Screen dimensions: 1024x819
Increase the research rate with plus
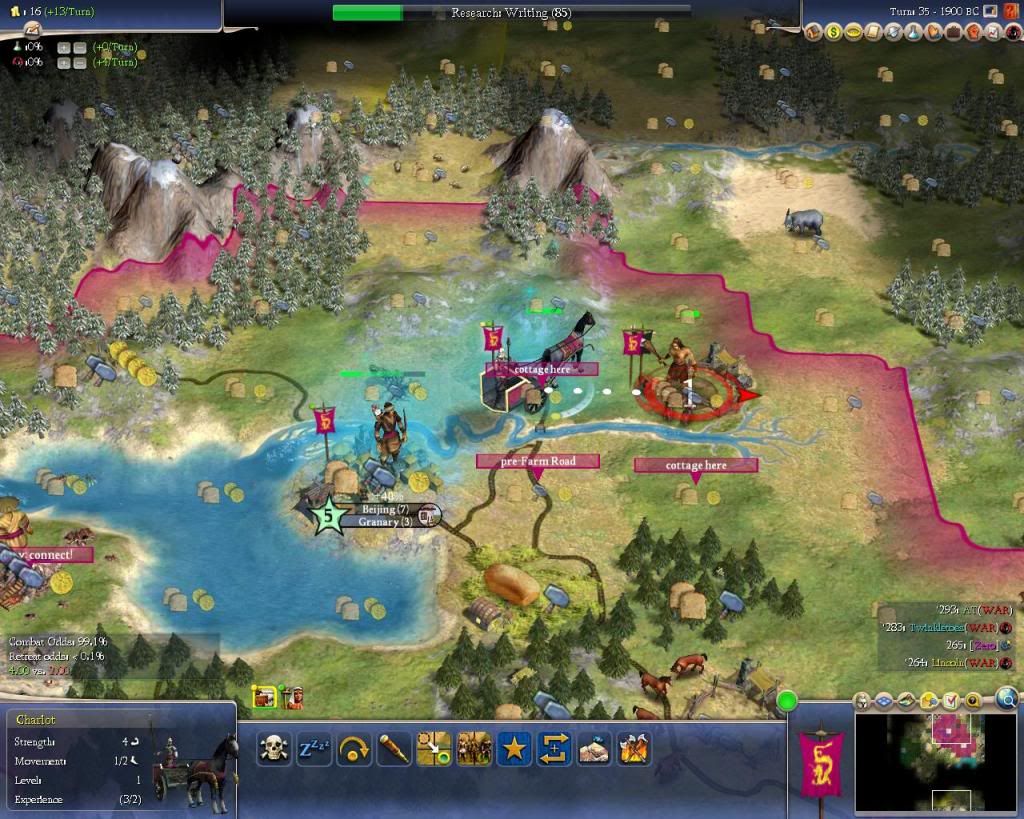(63, 47)
